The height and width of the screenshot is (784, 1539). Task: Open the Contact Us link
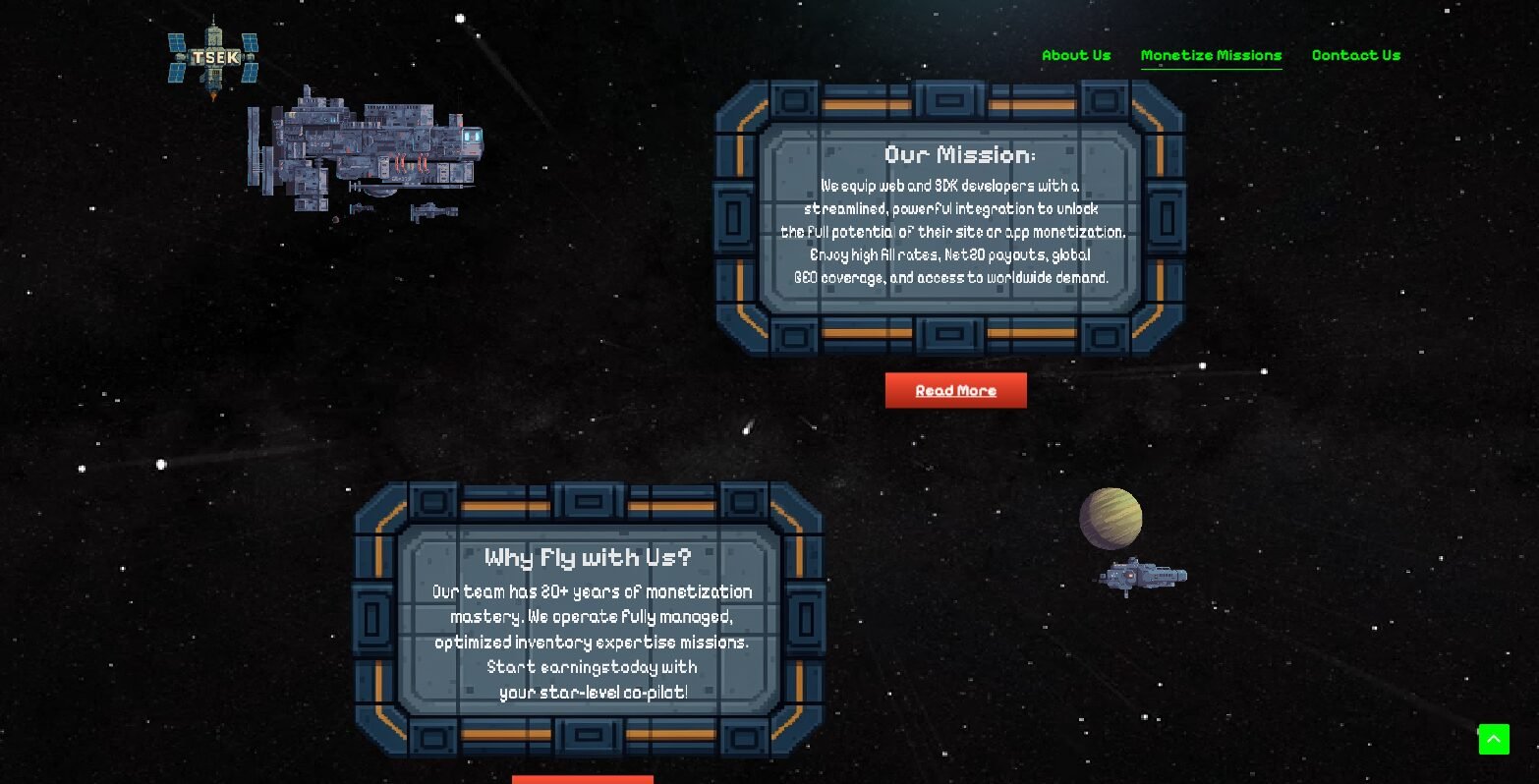point(1355,55)
